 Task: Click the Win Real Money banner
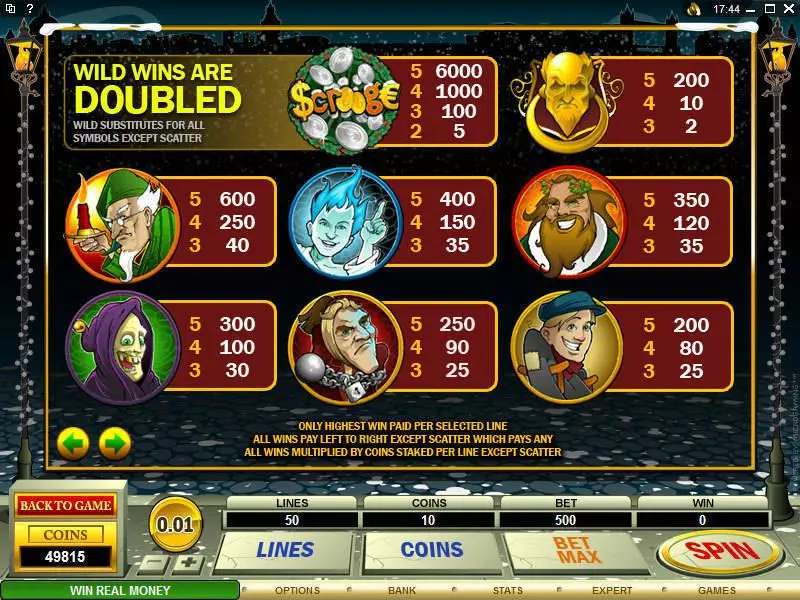pos(120,590)
